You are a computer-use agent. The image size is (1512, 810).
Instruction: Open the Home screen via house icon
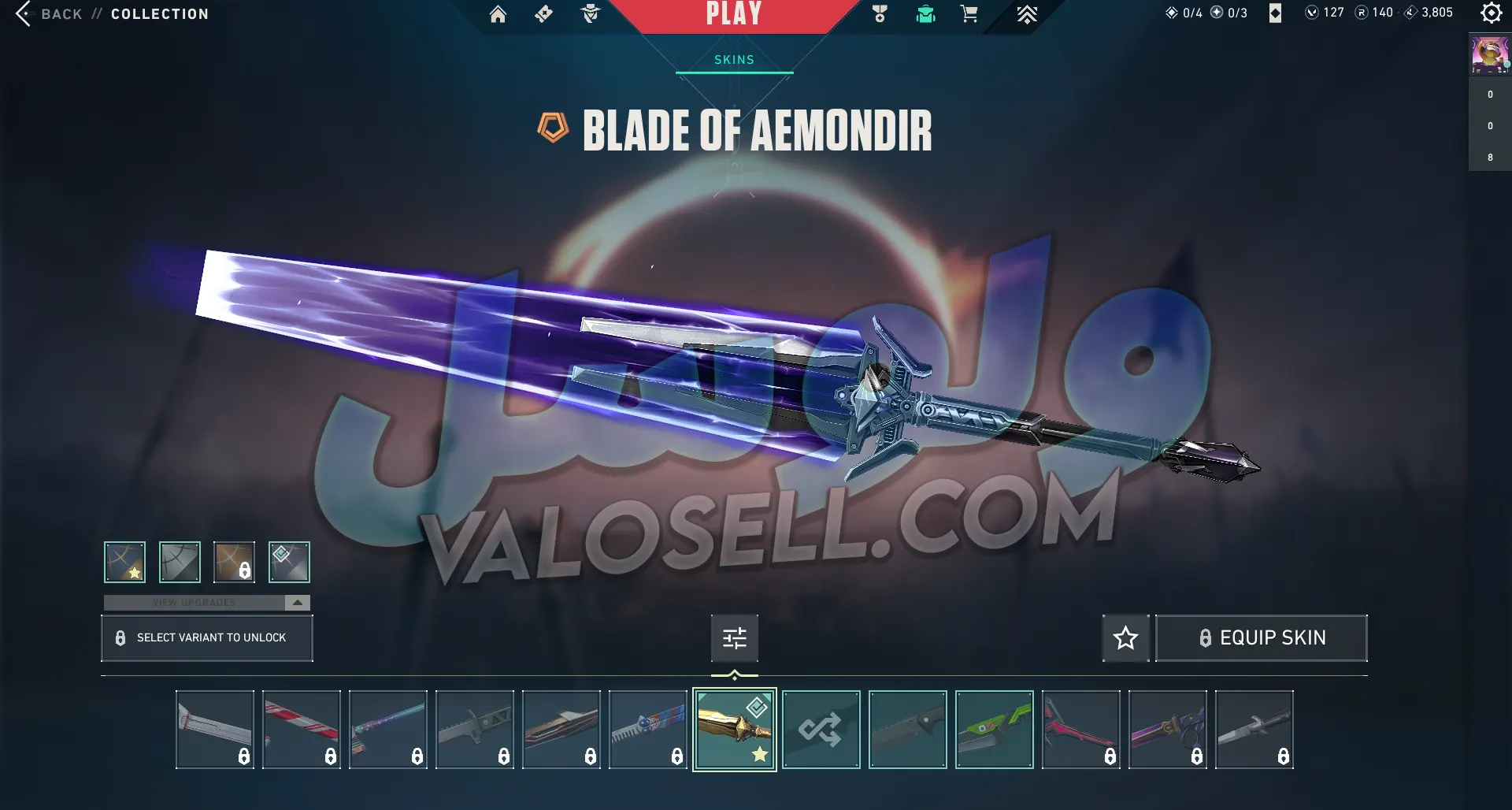click(498, 14)
